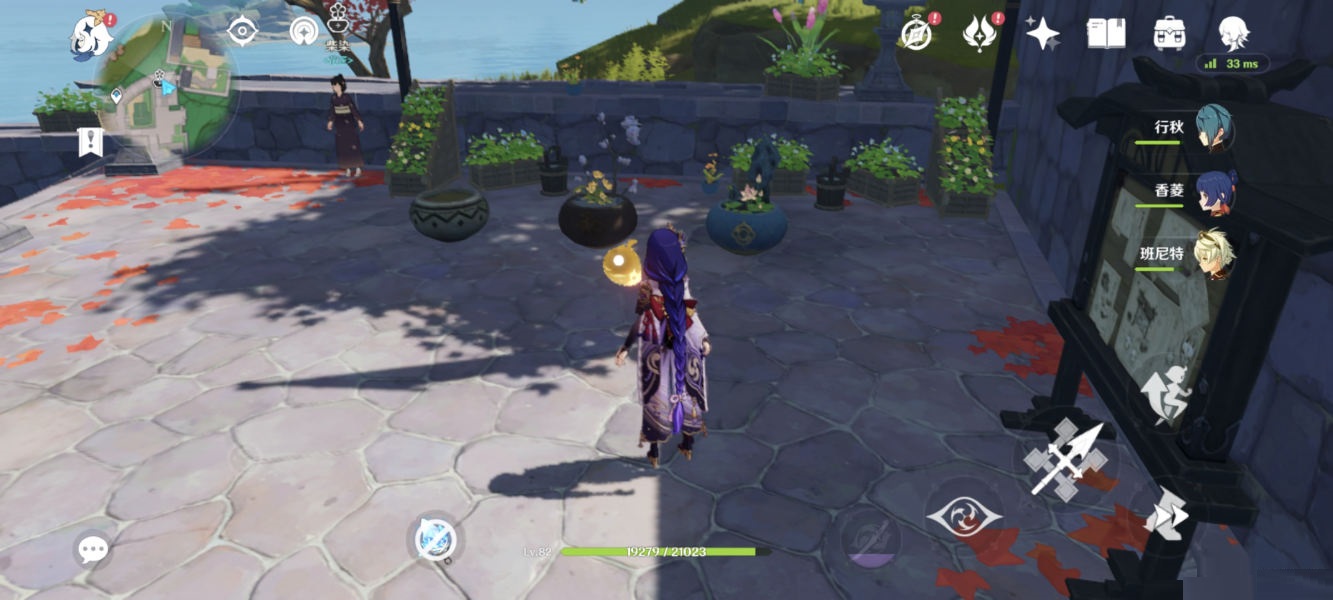This screenshot has height=600, width=1333.
Task: Open the compass events icon
Action: click(916, 34)
